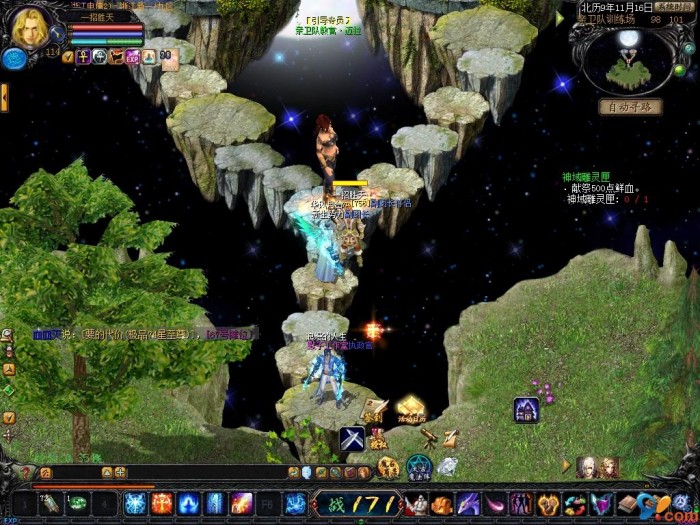Open the purple EXP buff icon
Image resolution: width=700 pixels, height=525 pixels.
pos(133,57)
